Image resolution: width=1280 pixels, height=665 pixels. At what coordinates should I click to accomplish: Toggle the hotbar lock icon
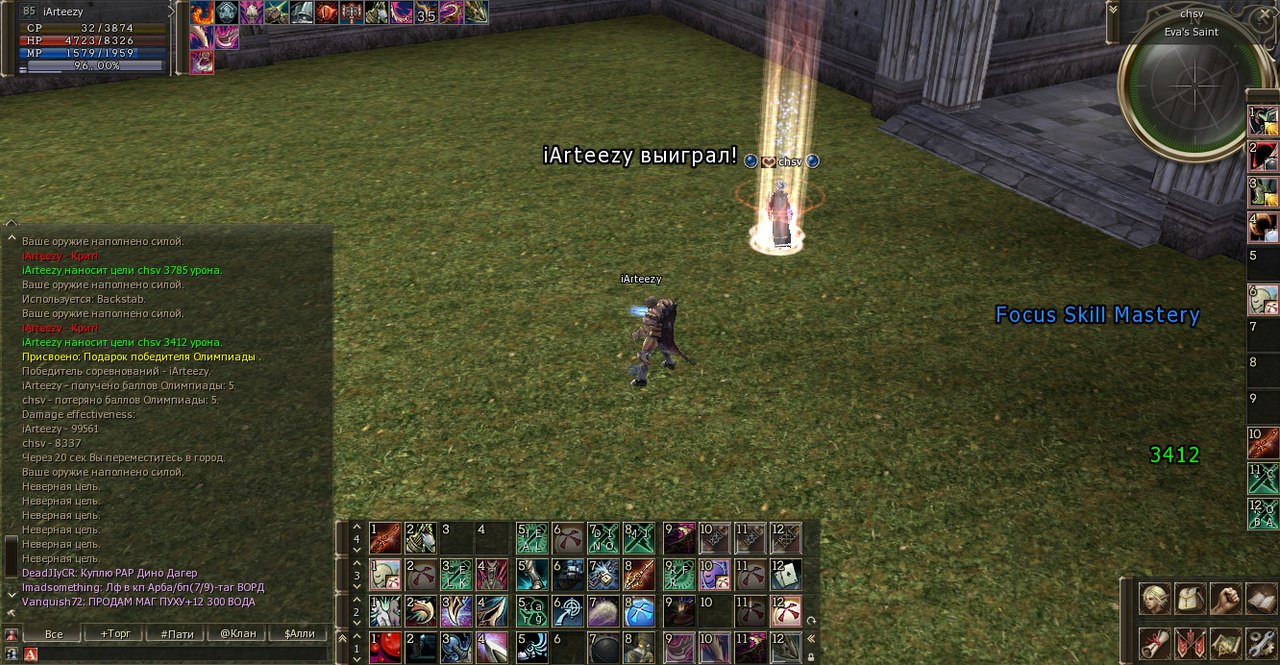810,657
